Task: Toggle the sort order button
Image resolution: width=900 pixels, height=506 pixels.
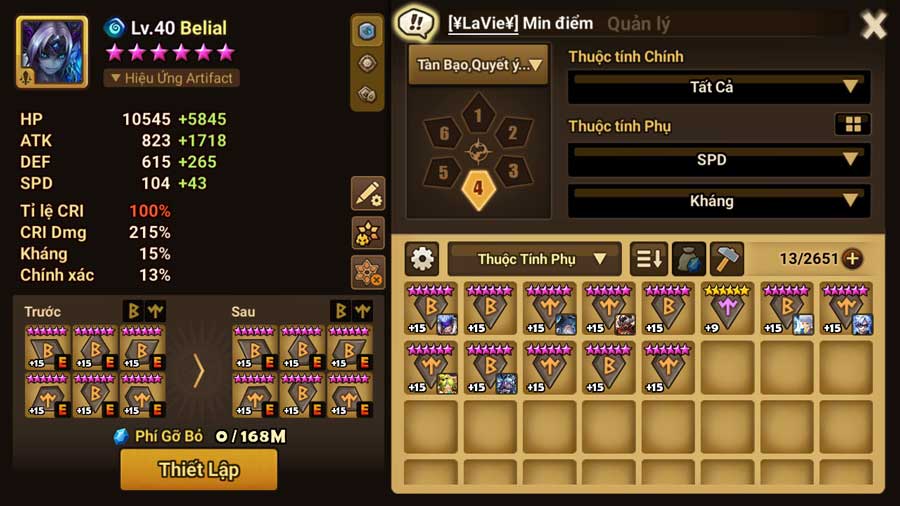Action: pyautogui.click(x=649, y=259)
